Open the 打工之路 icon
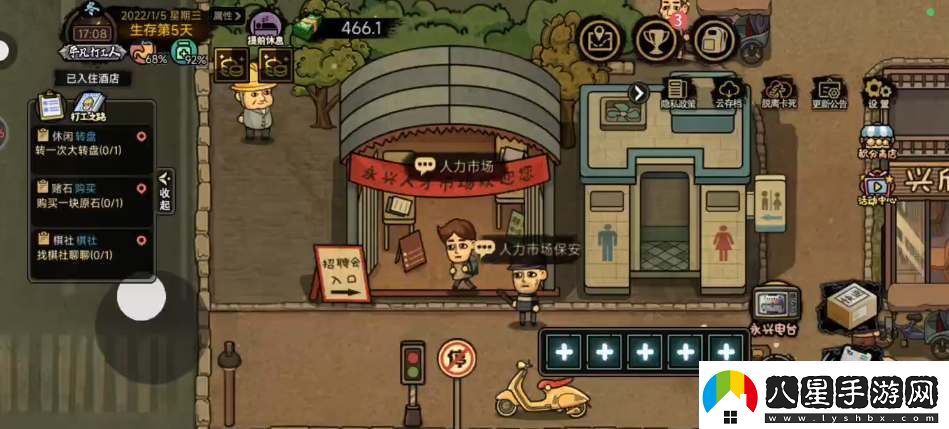 click(89, 107)
